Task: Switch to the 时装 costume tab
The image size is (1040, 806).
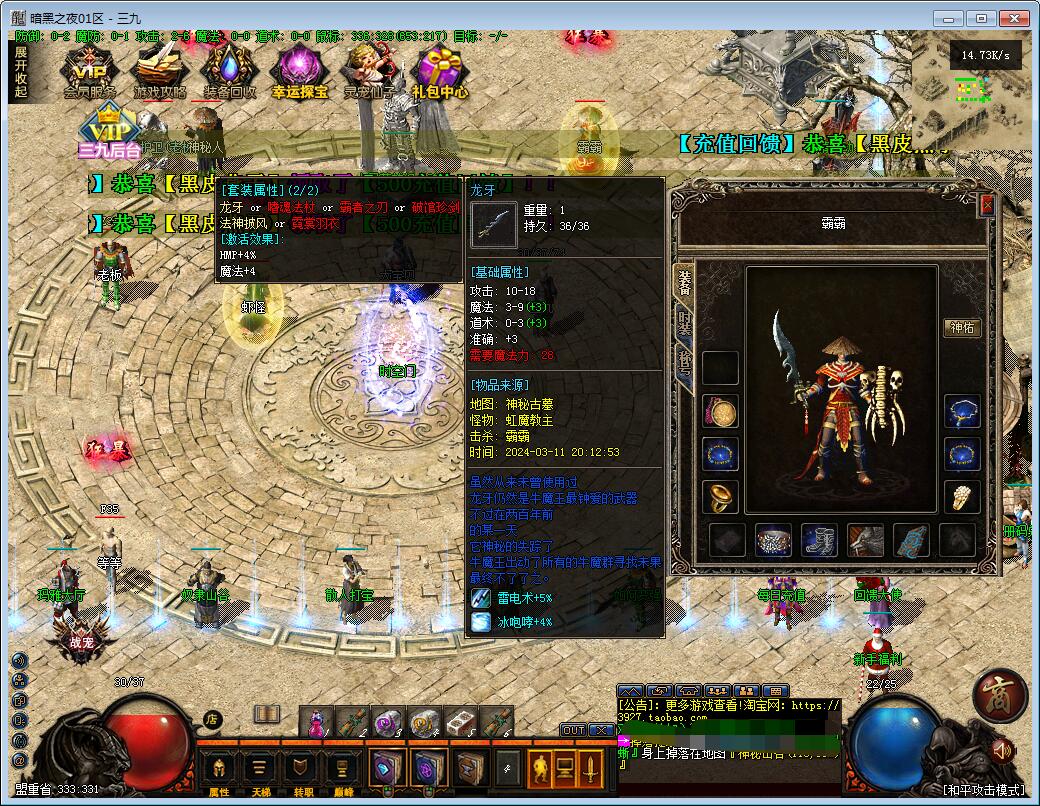Action: point(685,323)
